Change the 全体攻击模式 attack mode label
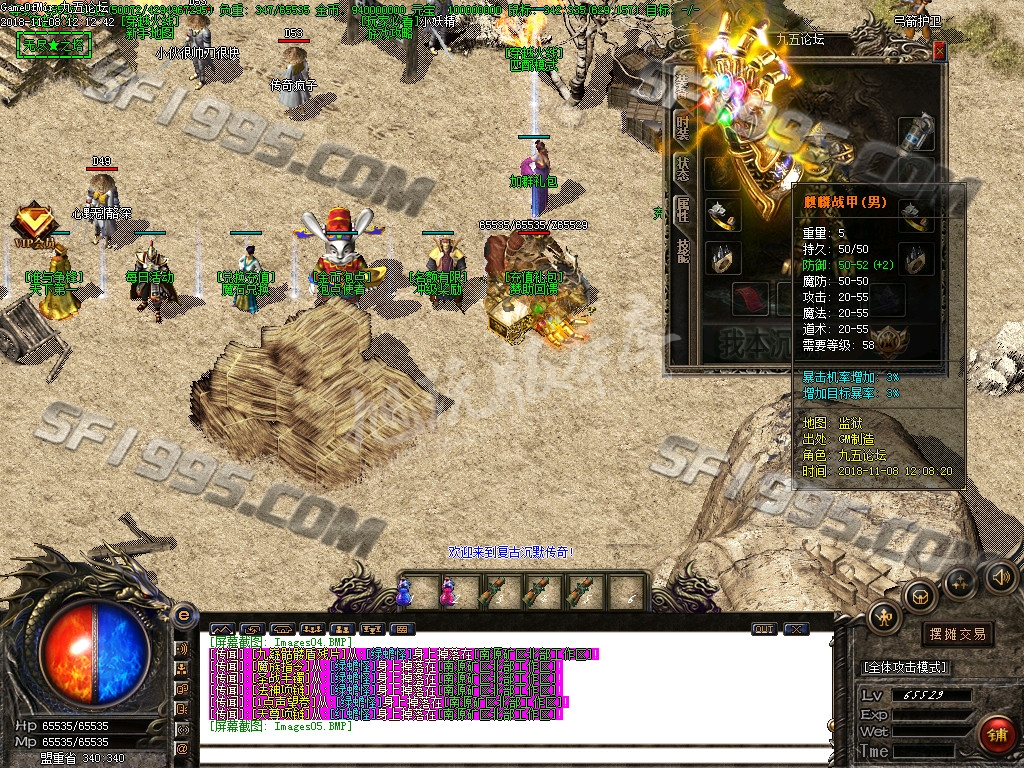 click(904, 667)
